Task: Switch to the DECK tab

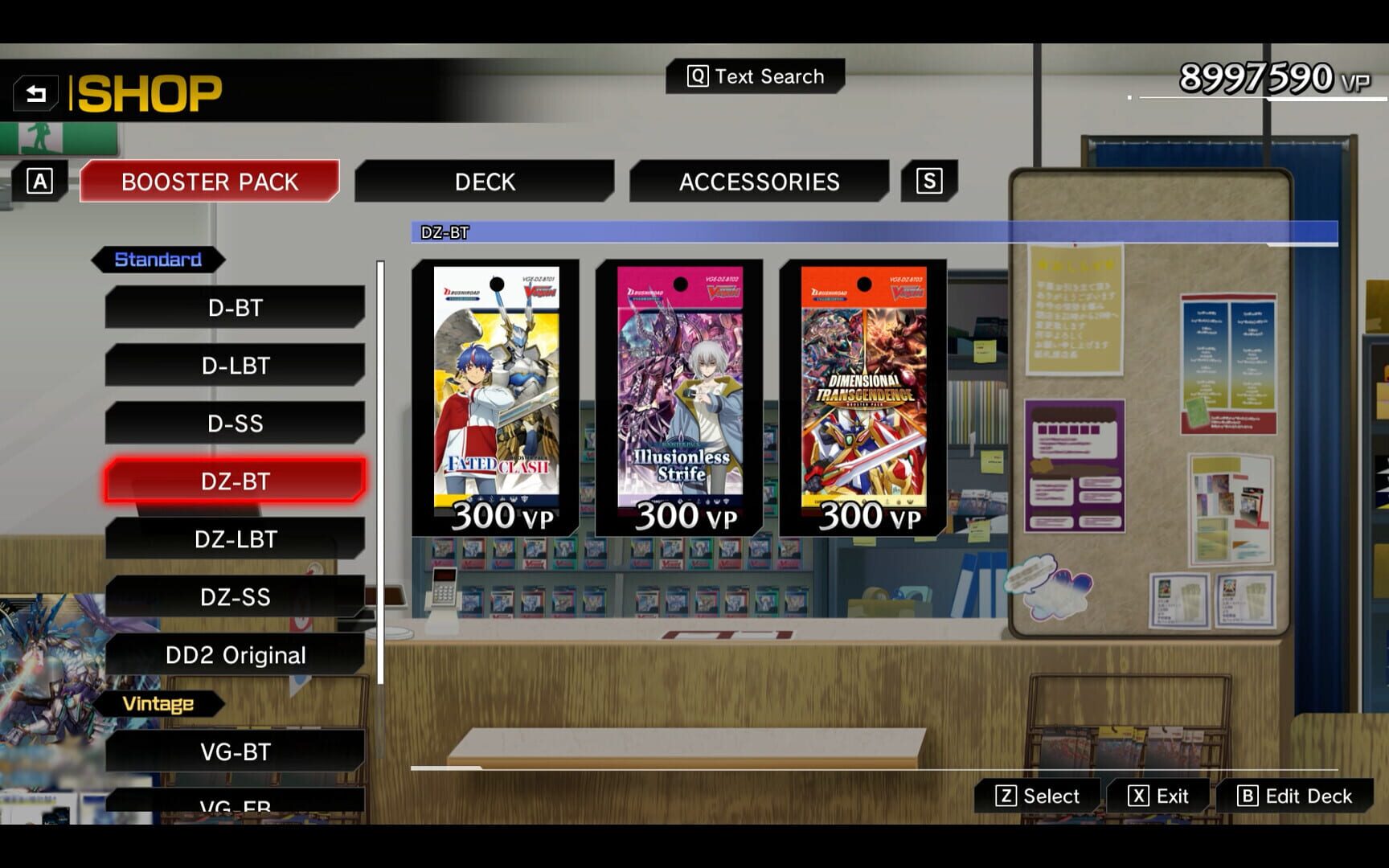Action: (x=485, y=182)
